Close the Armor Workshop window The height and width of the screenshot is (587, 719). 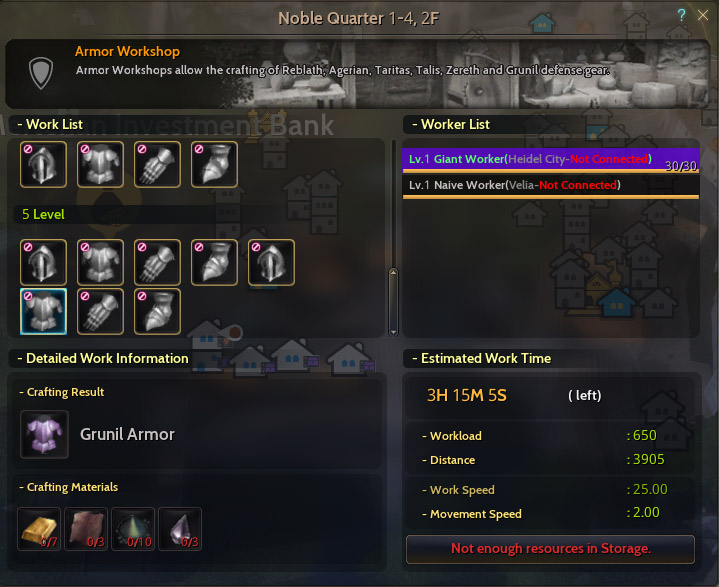[x=702, y=16]
